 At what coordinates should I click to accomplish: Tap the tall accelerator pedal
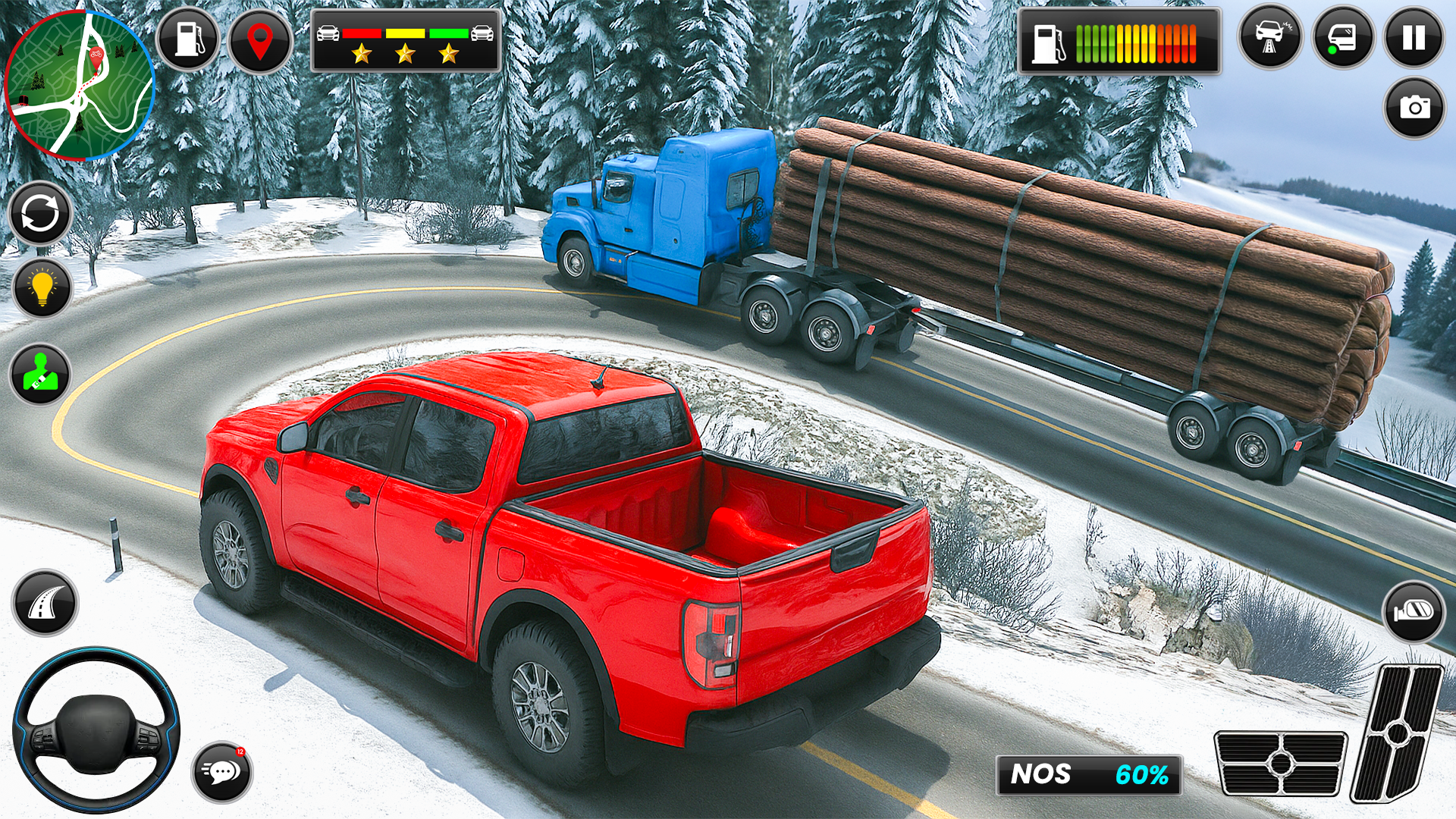pyautogui.click(x=1397, y=733)
